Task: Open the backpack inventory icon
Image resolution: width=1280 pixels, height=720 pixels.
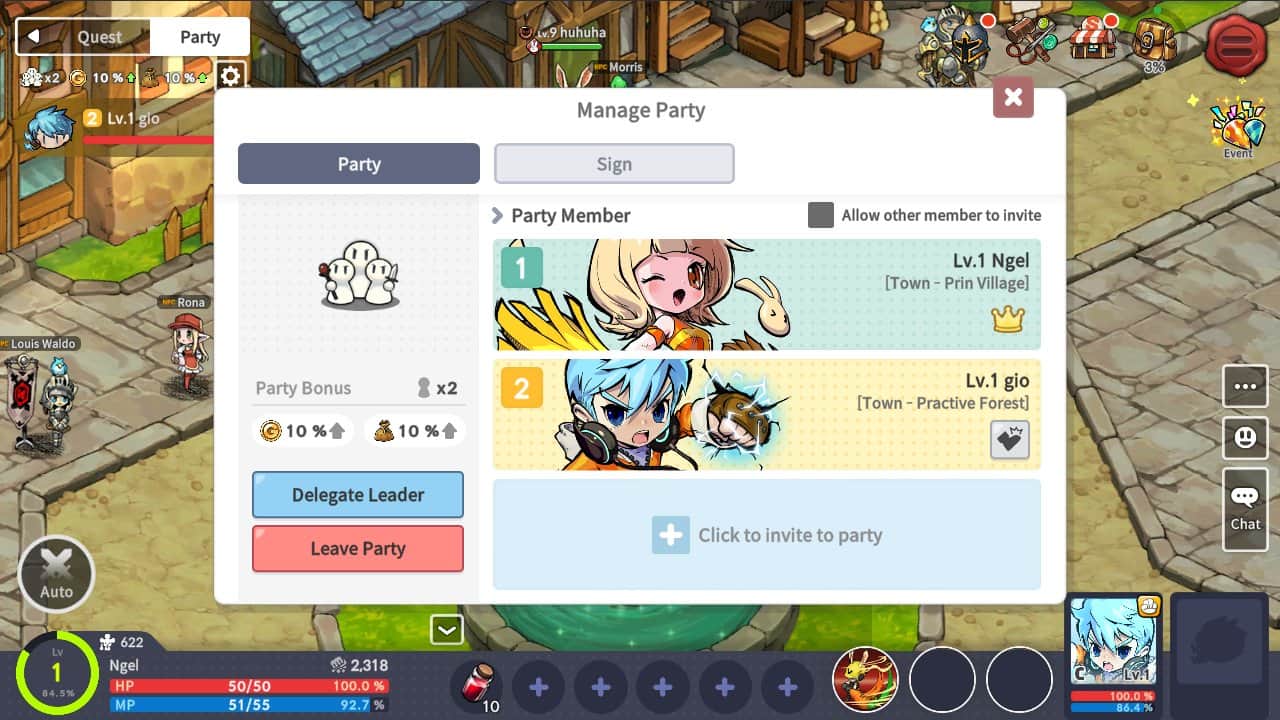Action: (x=1154, y=40)
